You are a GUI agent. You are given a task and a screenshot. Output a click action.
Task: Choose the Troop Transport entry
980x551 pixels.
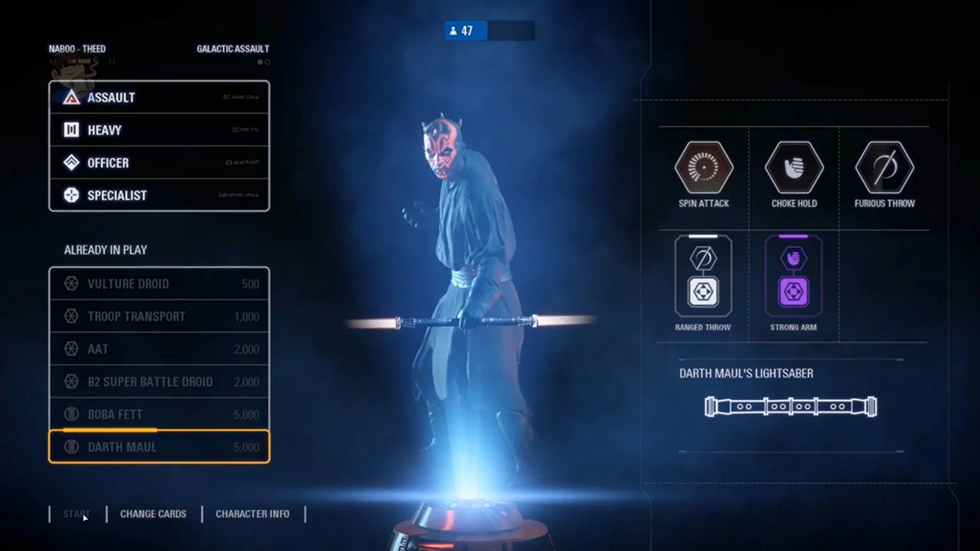[158, 317]
